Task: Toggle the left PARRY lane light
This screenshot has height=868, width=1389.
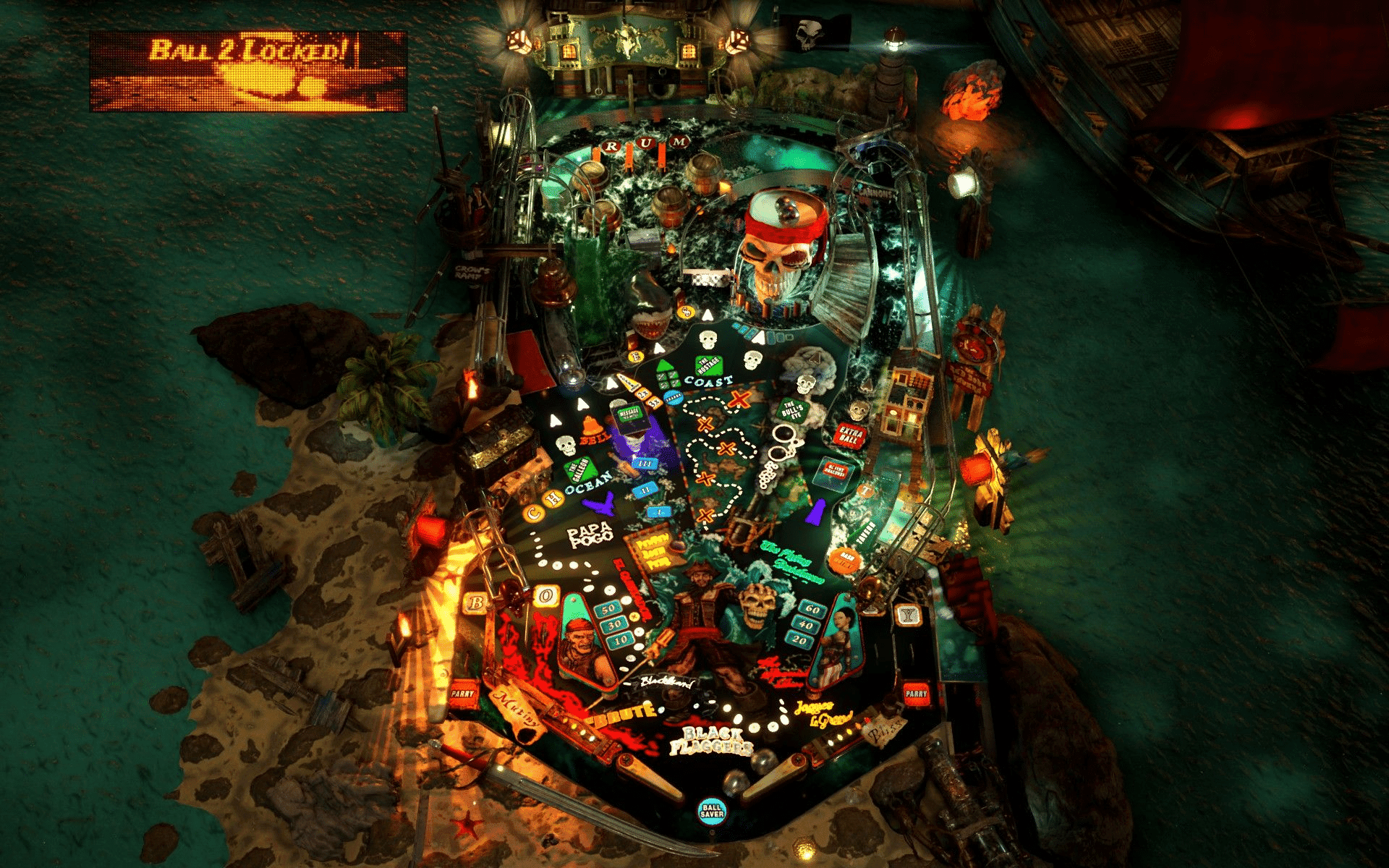Action: [463, 694]
